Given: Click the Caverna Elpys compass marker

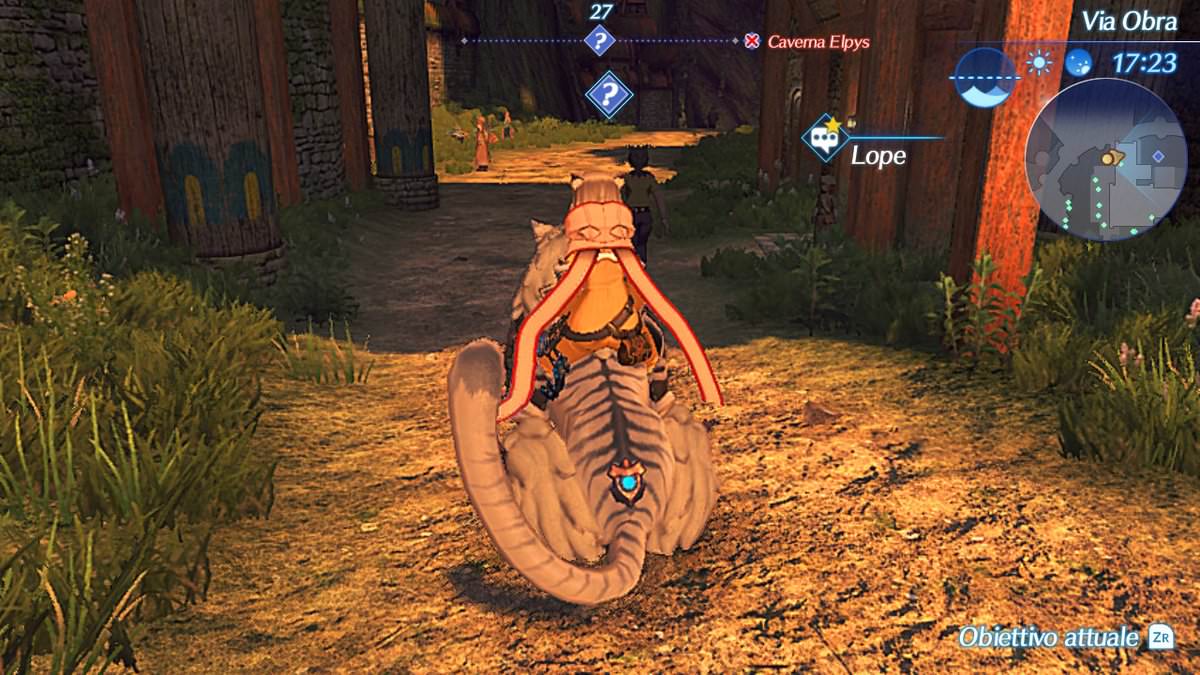Looking at the screenshot, I should [x=752, y=41].
